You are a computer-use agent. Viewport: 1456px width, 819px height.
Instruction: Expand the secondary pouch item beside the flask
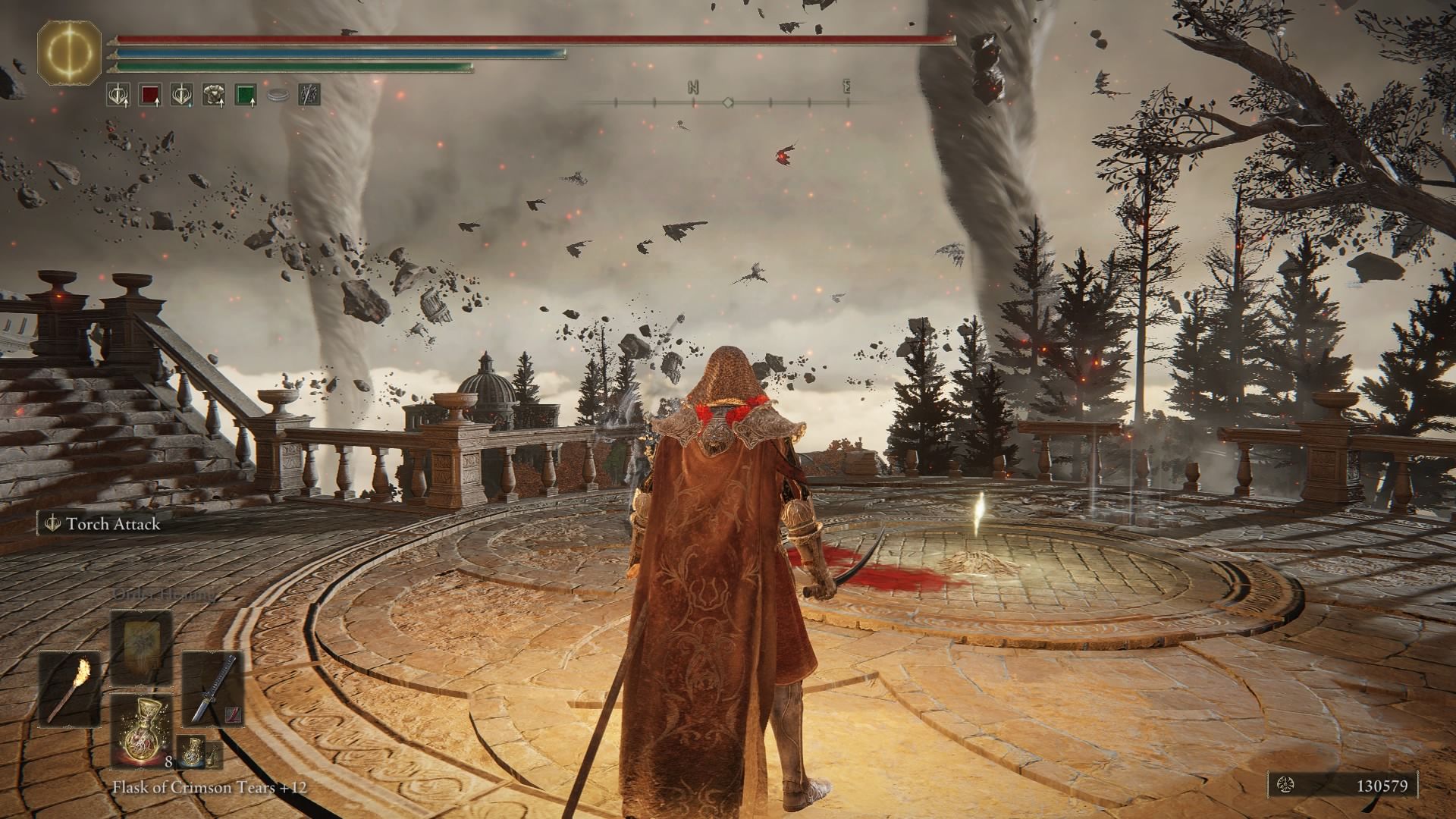tap(214, 758)
